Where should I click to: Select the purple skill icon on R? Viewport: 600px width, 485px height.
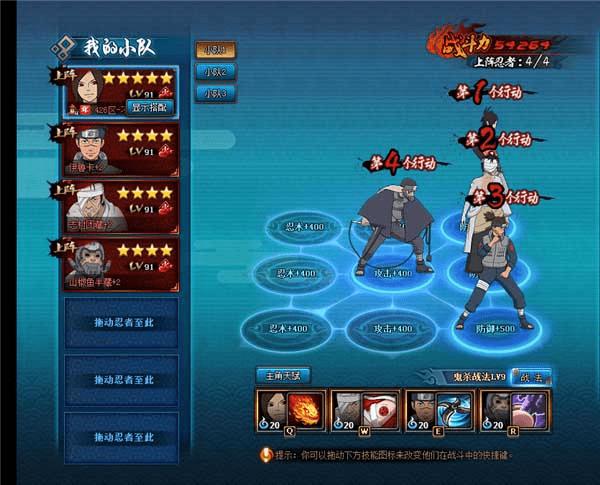pyautogui.click(x=527, y=410)
